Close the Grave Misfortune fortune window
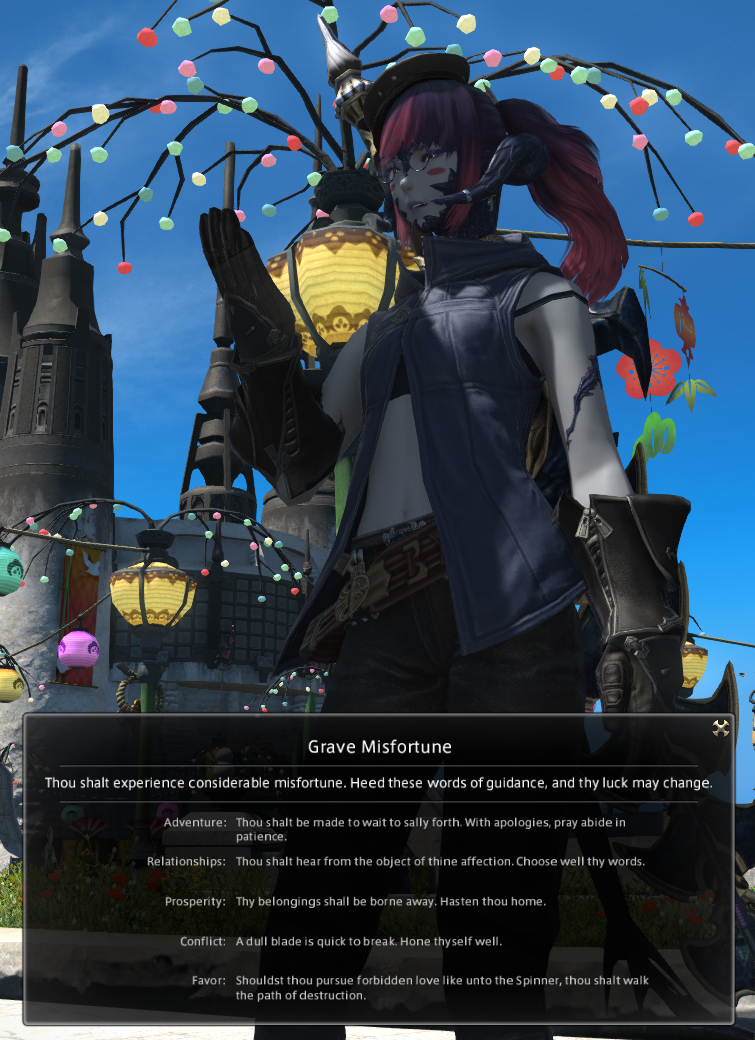Image resolution: width=755 pixels, height=1040 pixels. 720,728
